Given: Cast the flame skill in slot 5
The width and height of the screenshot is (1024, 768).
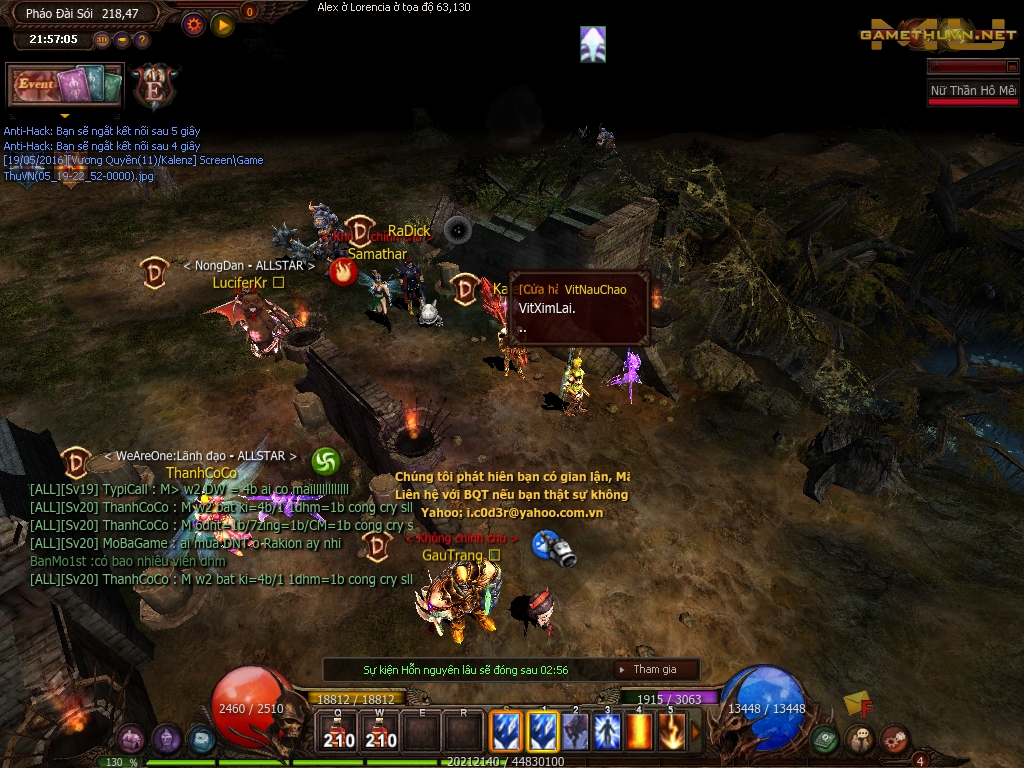Looking at the screenshot, I should click(x=671, y=731).
